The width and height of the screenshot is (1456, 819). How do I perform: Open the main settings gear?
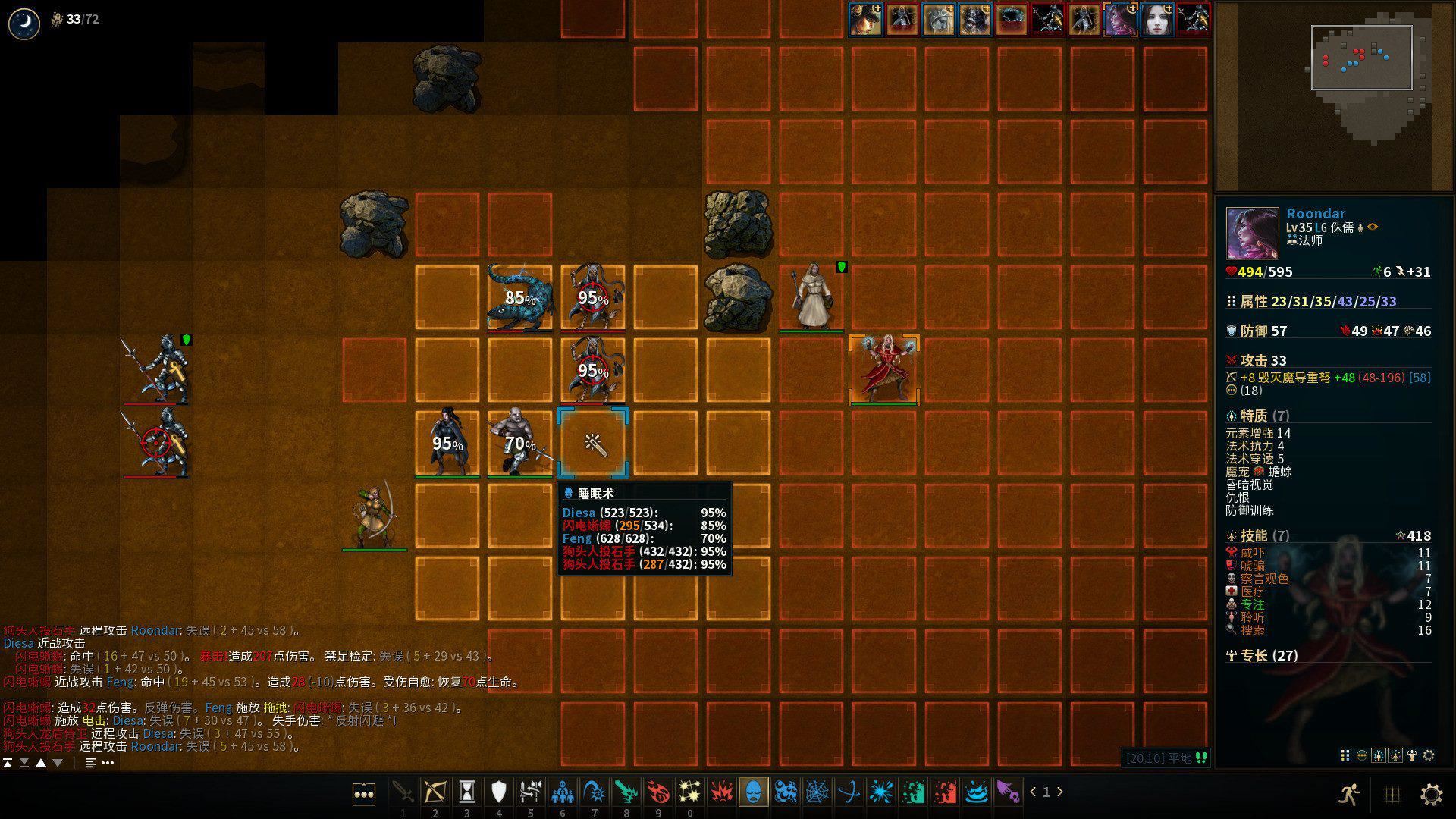(x=1431, y=794)
